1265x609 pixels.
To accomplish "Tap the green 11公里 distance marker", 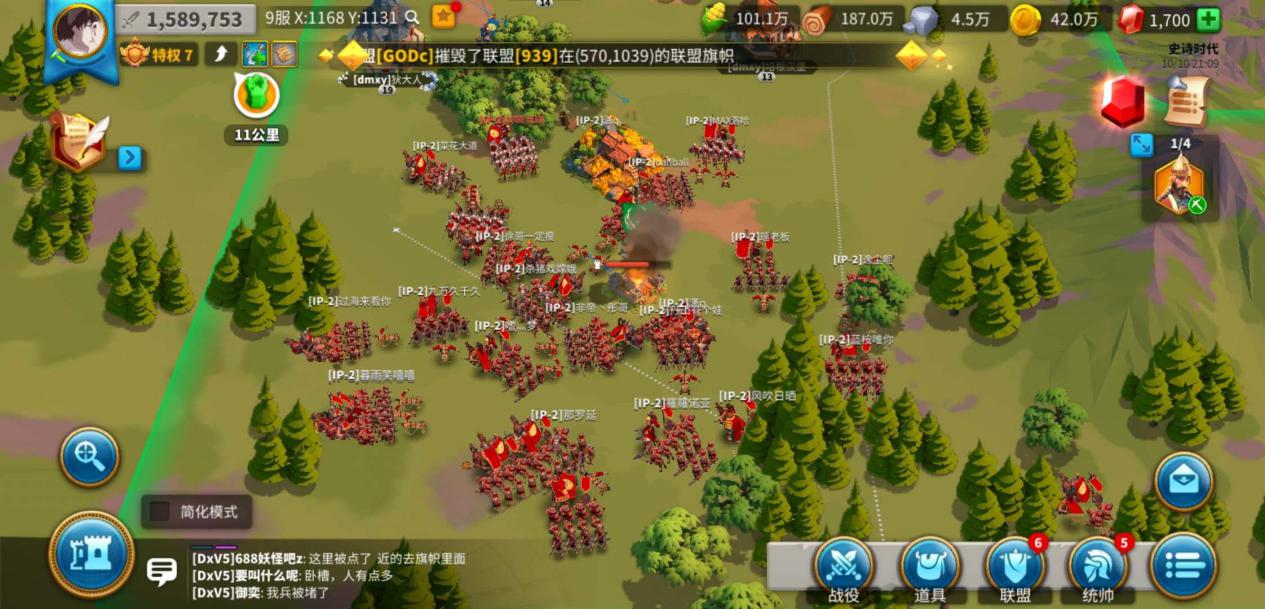I will click(256, 95).
